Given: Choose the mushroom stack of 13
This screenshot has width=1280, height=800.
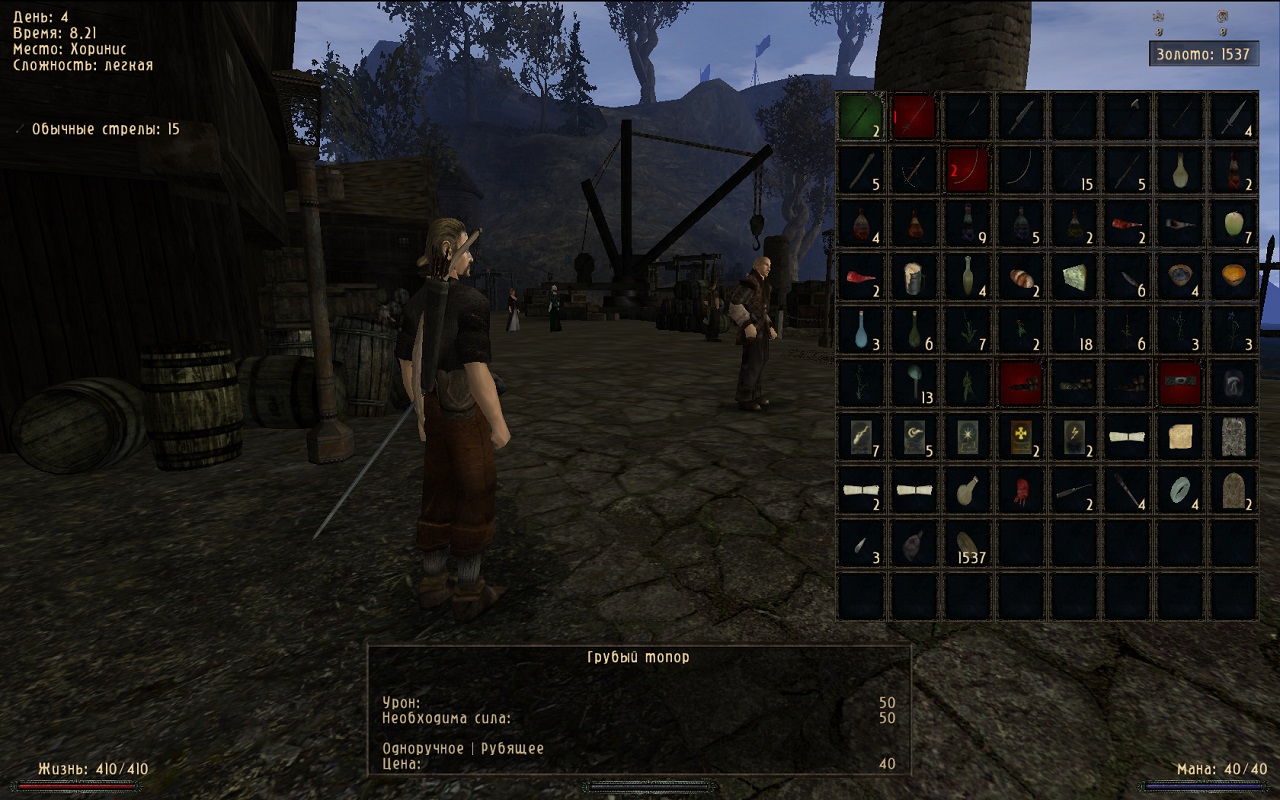Looking at the screenshot, I should coord(914,384).
